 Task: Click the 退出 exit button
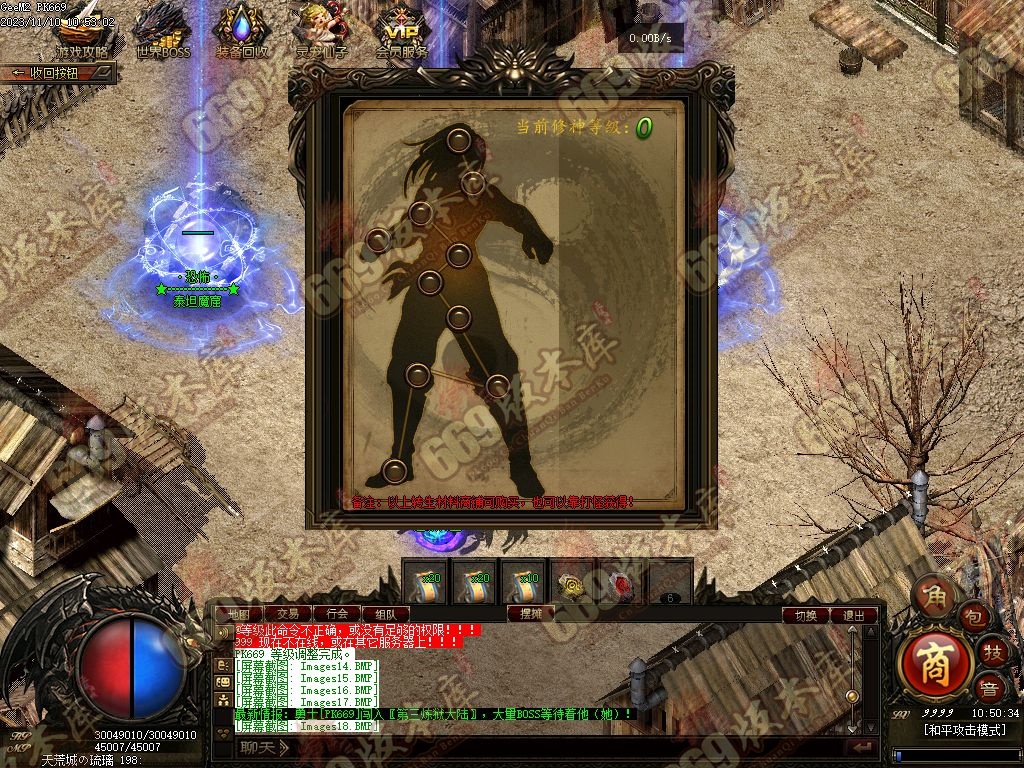point(854,615)
